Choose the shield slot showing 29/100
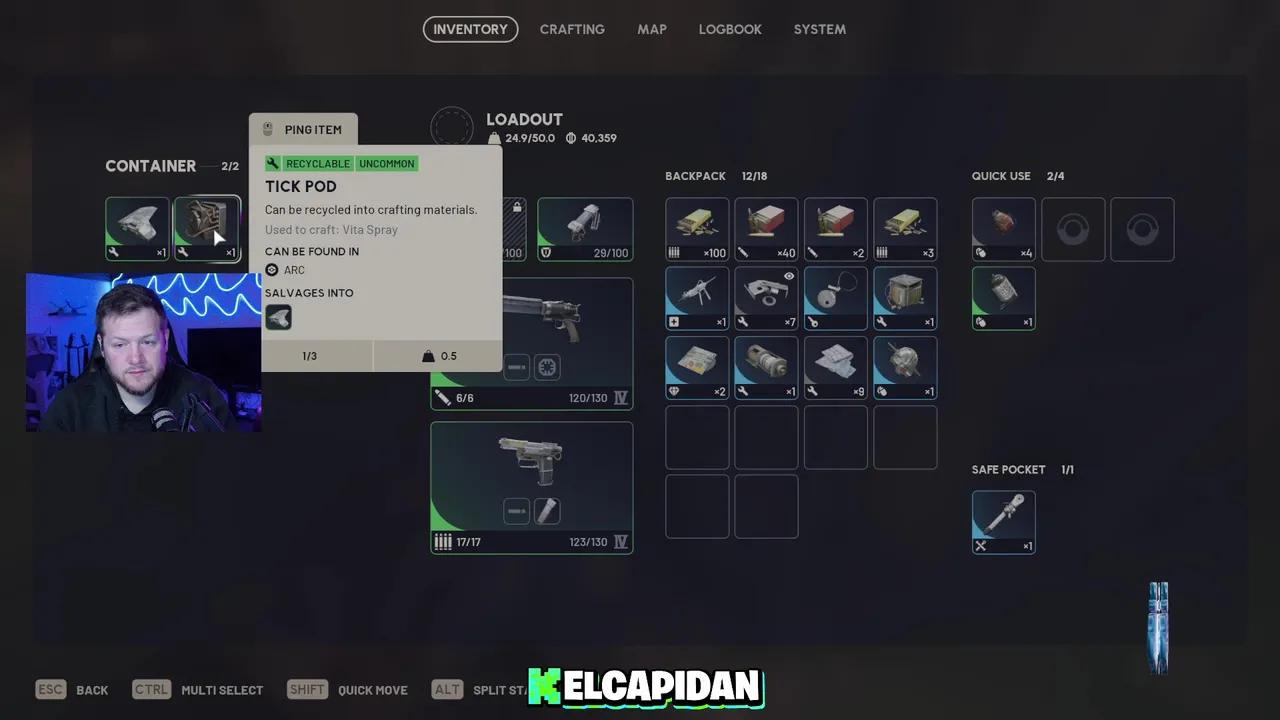 pos(585,228)
